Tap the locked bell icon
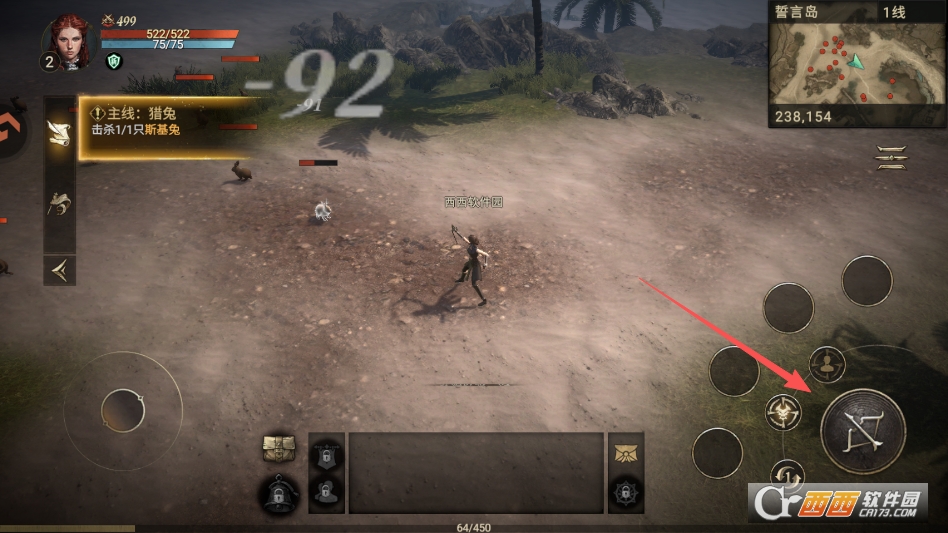948x533 pixels. (279, 493)
